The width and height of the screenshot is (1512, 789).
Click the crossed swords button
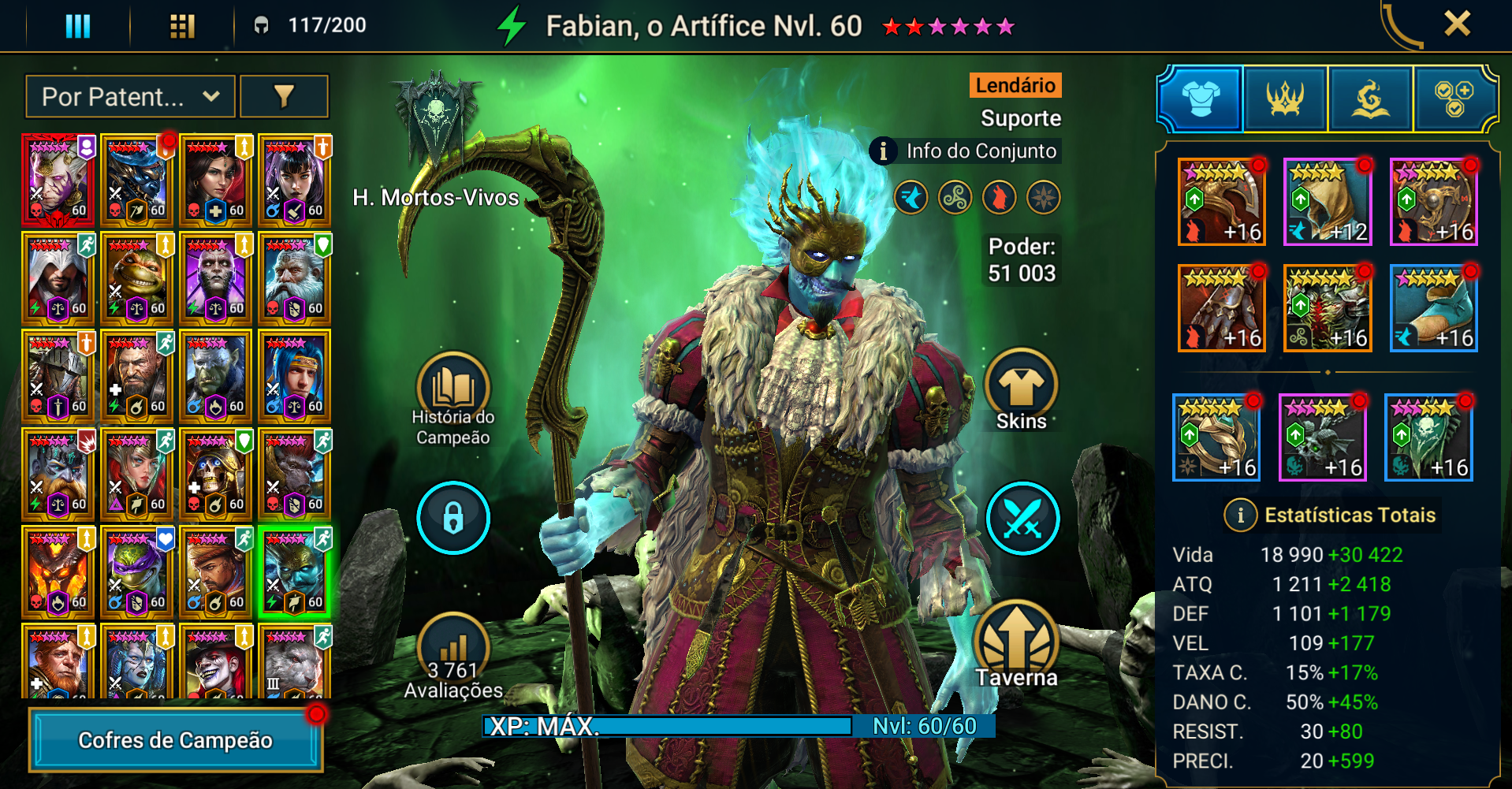[1022, 518]
